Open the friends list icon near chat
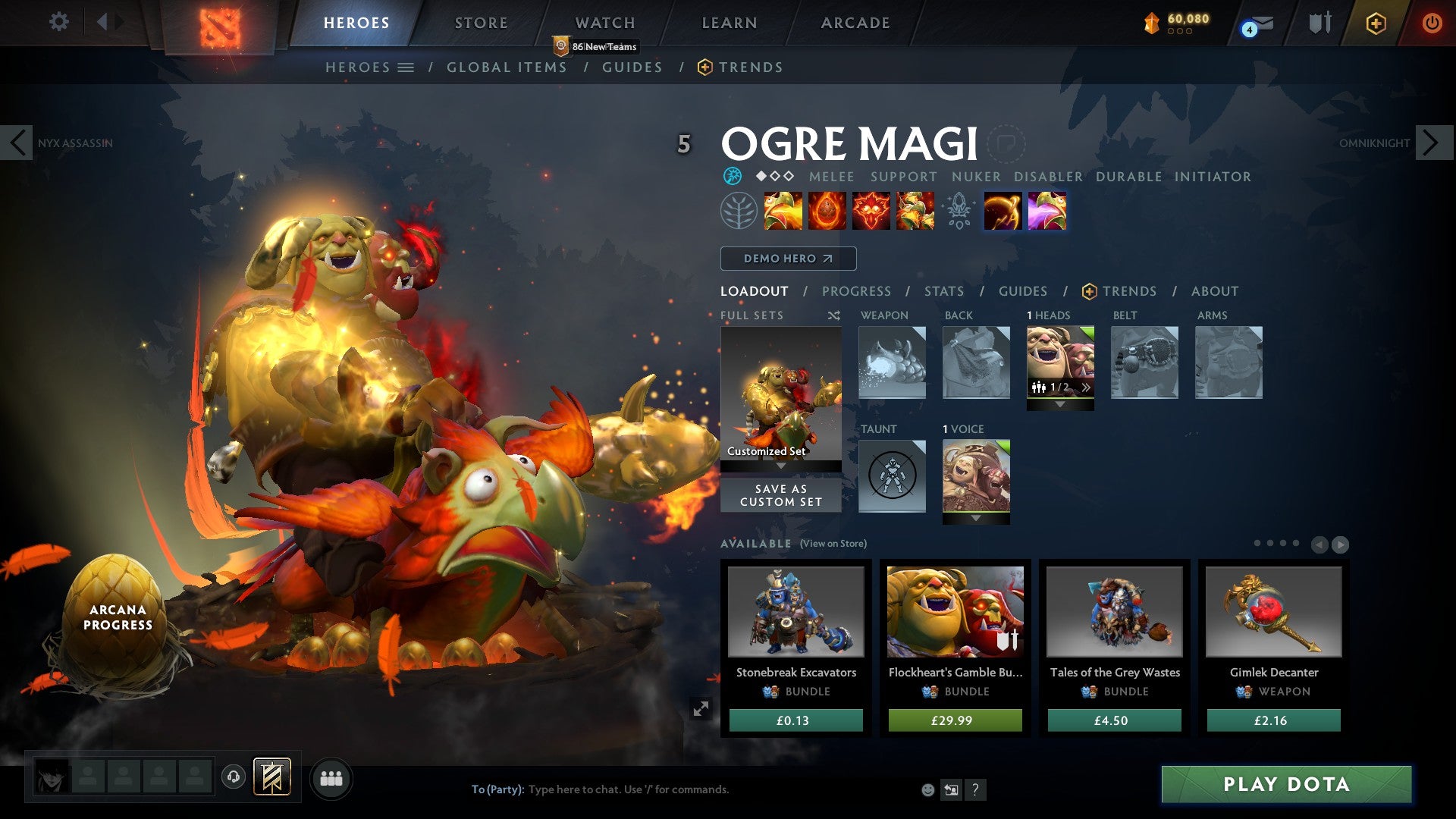 click(x=331, y=777)
